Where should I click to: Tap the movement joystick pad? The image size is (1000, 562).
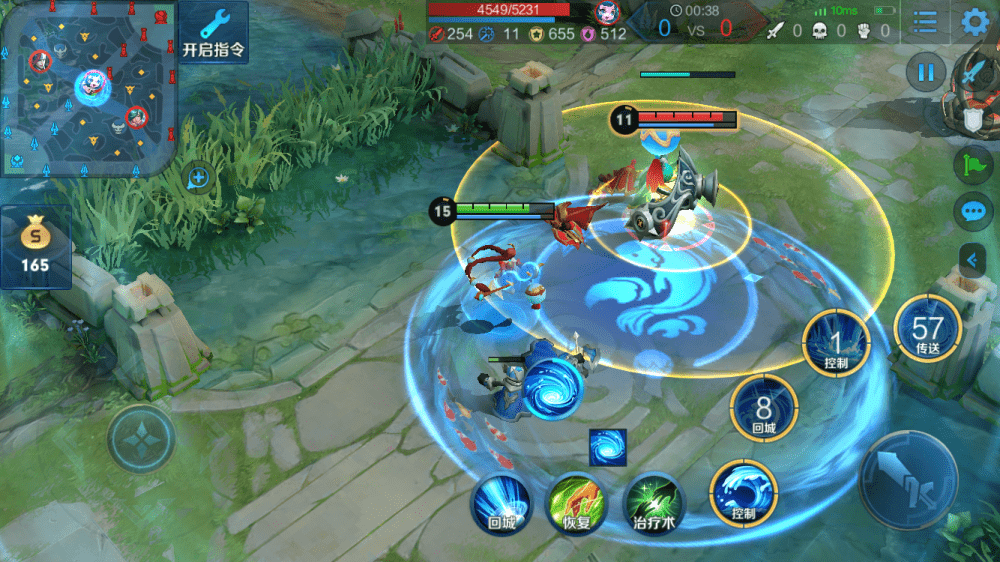click(141, 438)
